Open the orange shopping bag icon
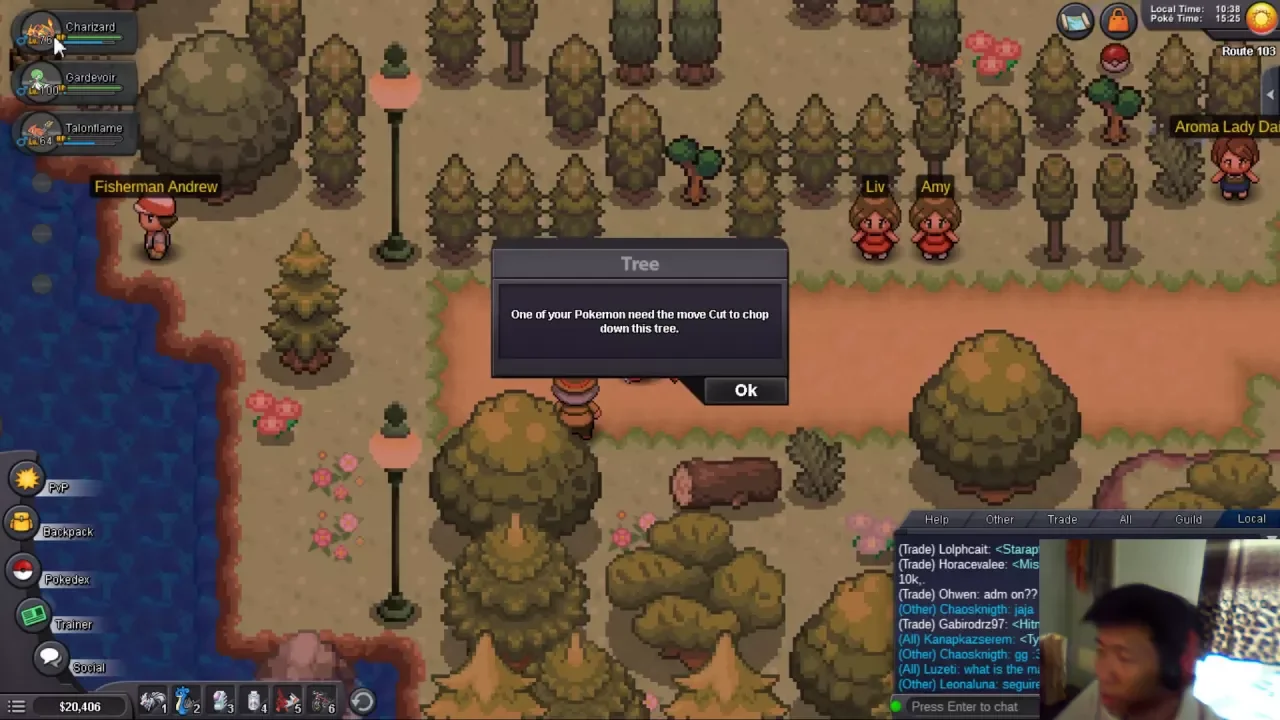Screen dimensions: 1280x720 click(1117, 19)
